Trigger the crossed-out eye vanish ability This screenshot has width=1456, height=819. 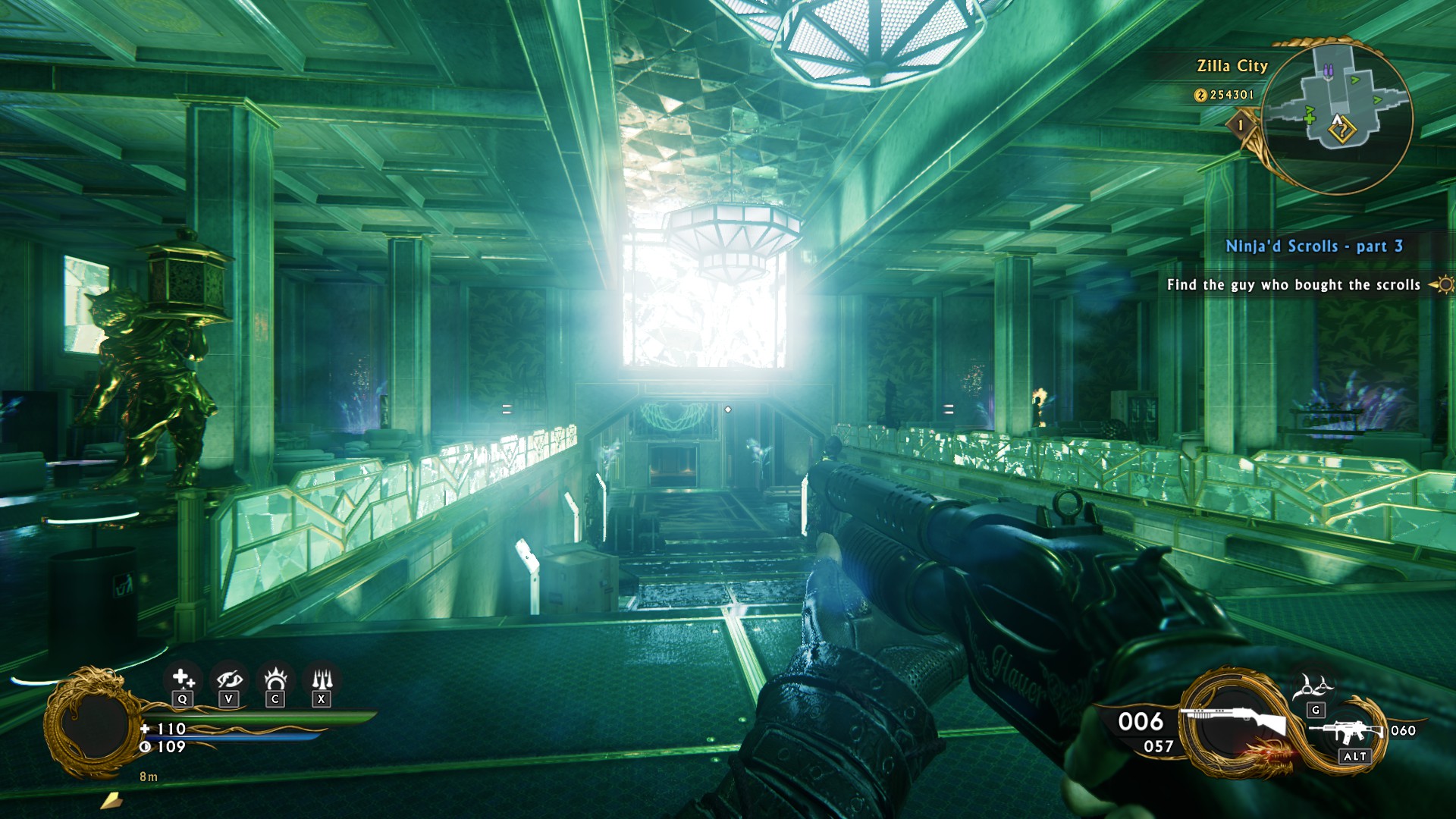pyautogui.click(x=228, y=679)
